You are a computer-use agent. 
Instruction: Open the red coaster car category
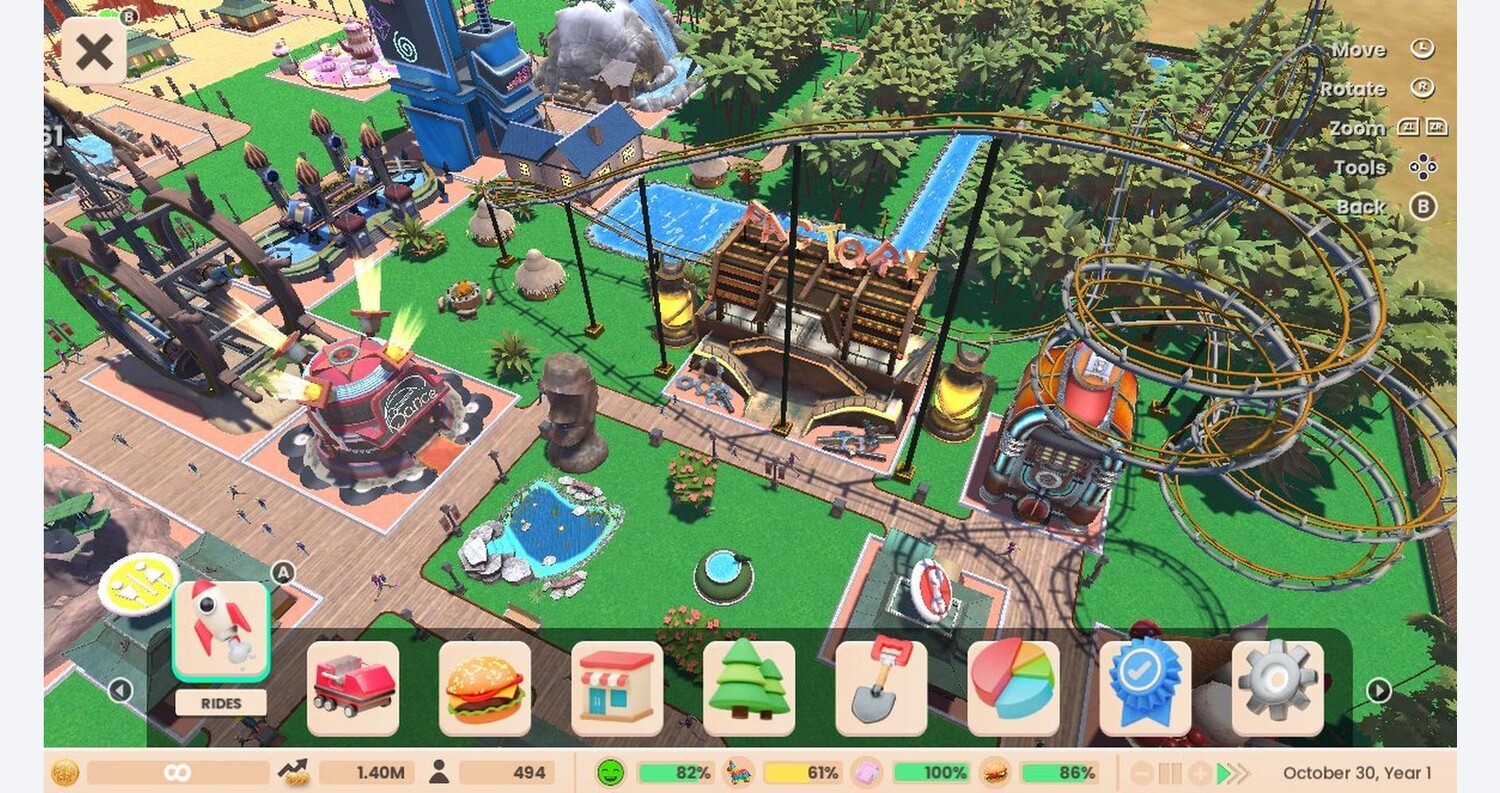(x=352, y=688)
